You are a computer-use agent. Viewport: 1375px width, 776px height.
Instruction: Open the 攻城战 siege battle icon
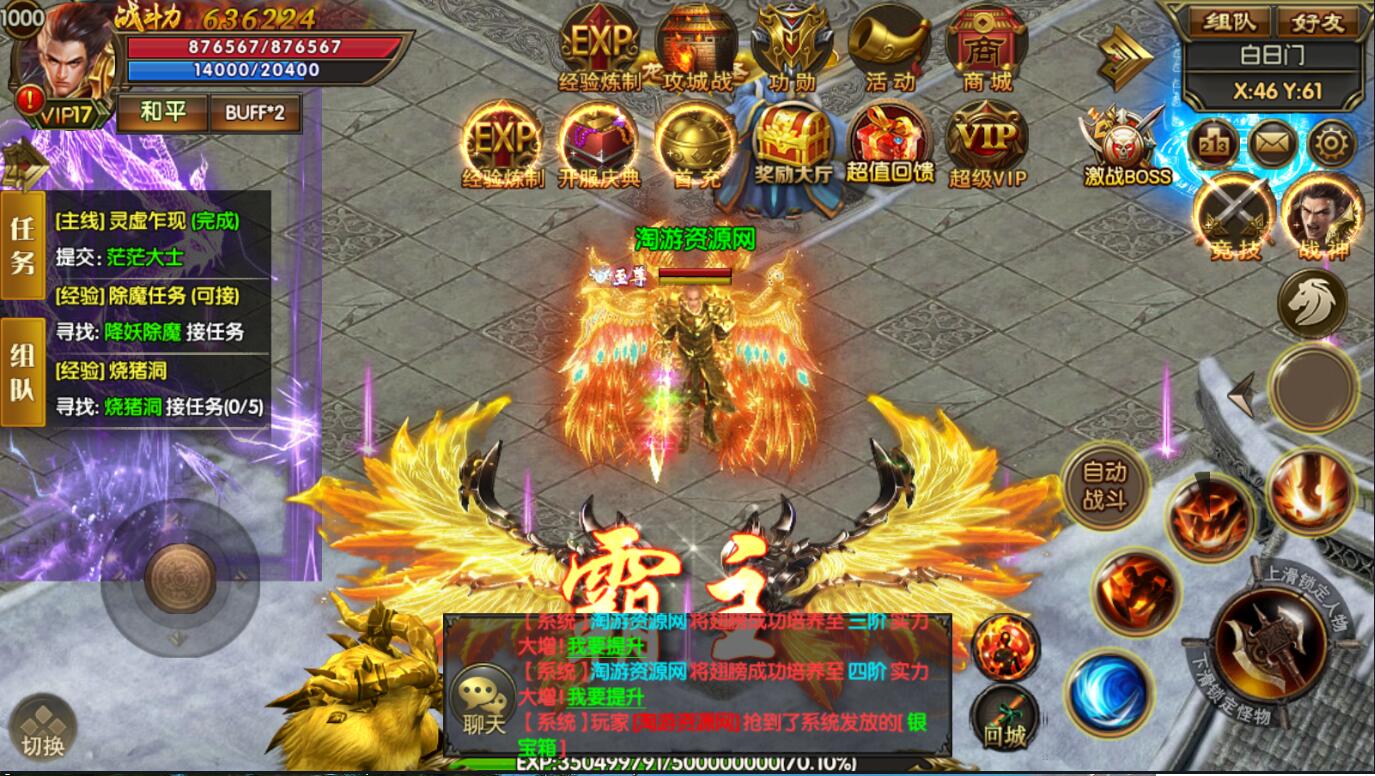(x=696, y=50)
